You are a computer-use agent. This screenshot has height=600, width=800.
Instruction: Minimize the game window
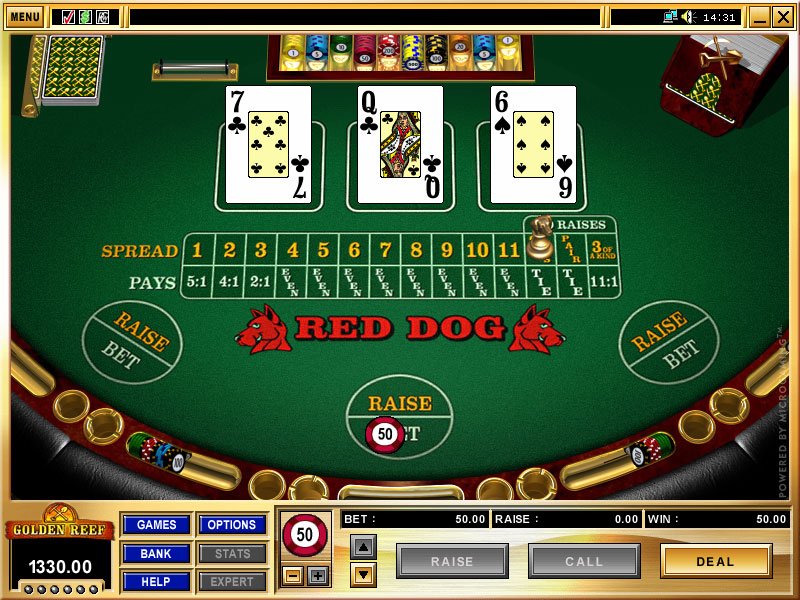point(759,17)
